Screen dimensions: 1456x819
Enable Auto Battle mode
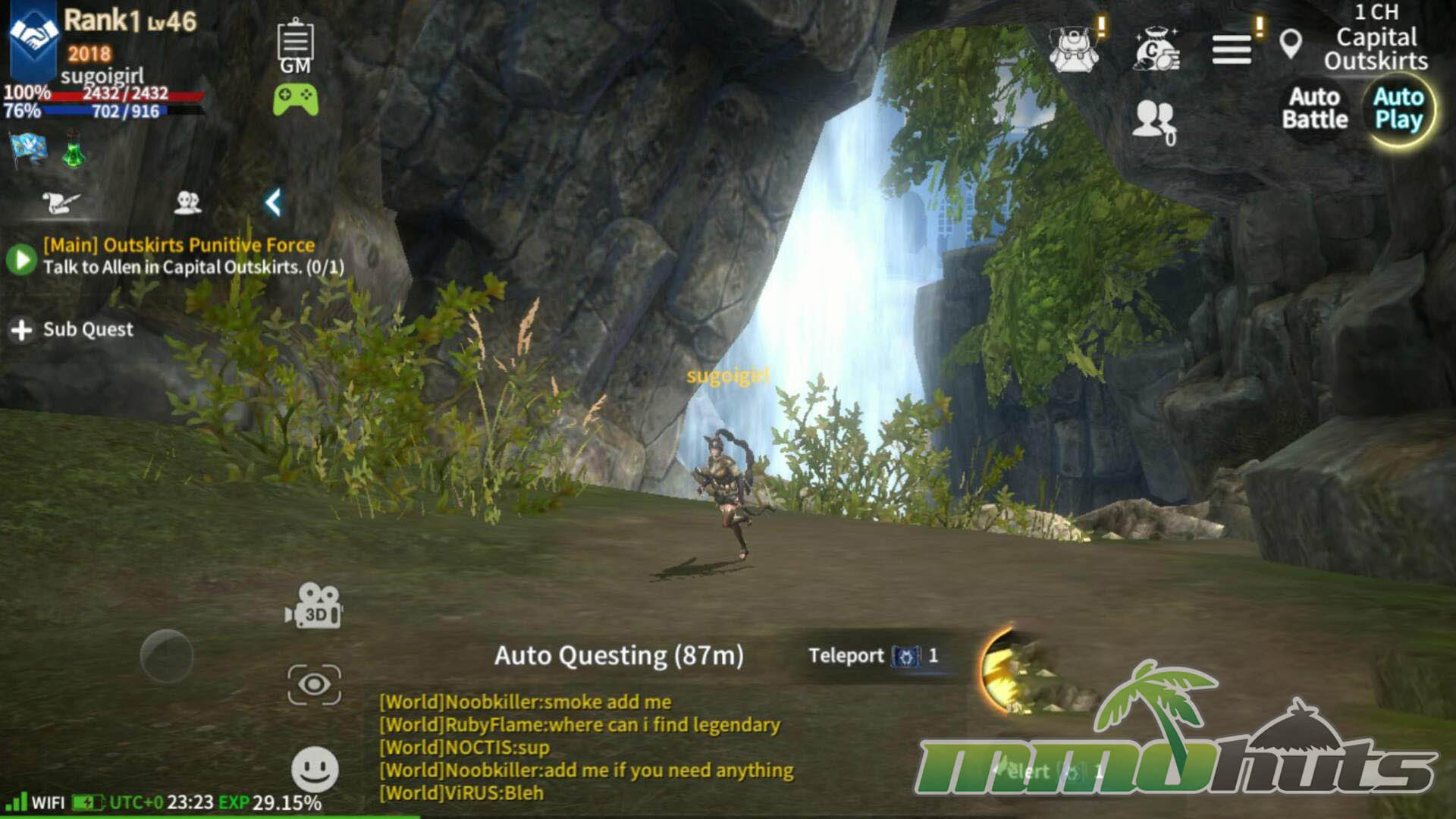click(x=1314, y=108)
